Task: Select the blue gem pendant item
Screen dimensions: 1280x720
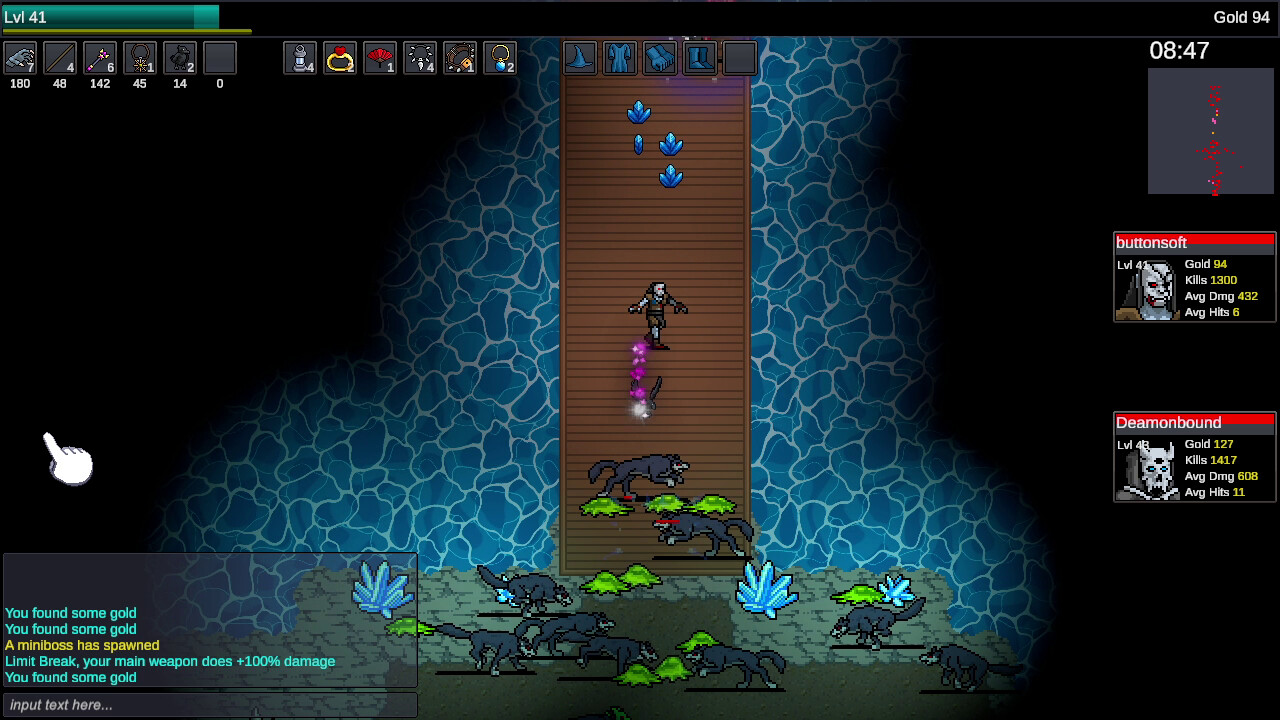Action: coord(500,59)
